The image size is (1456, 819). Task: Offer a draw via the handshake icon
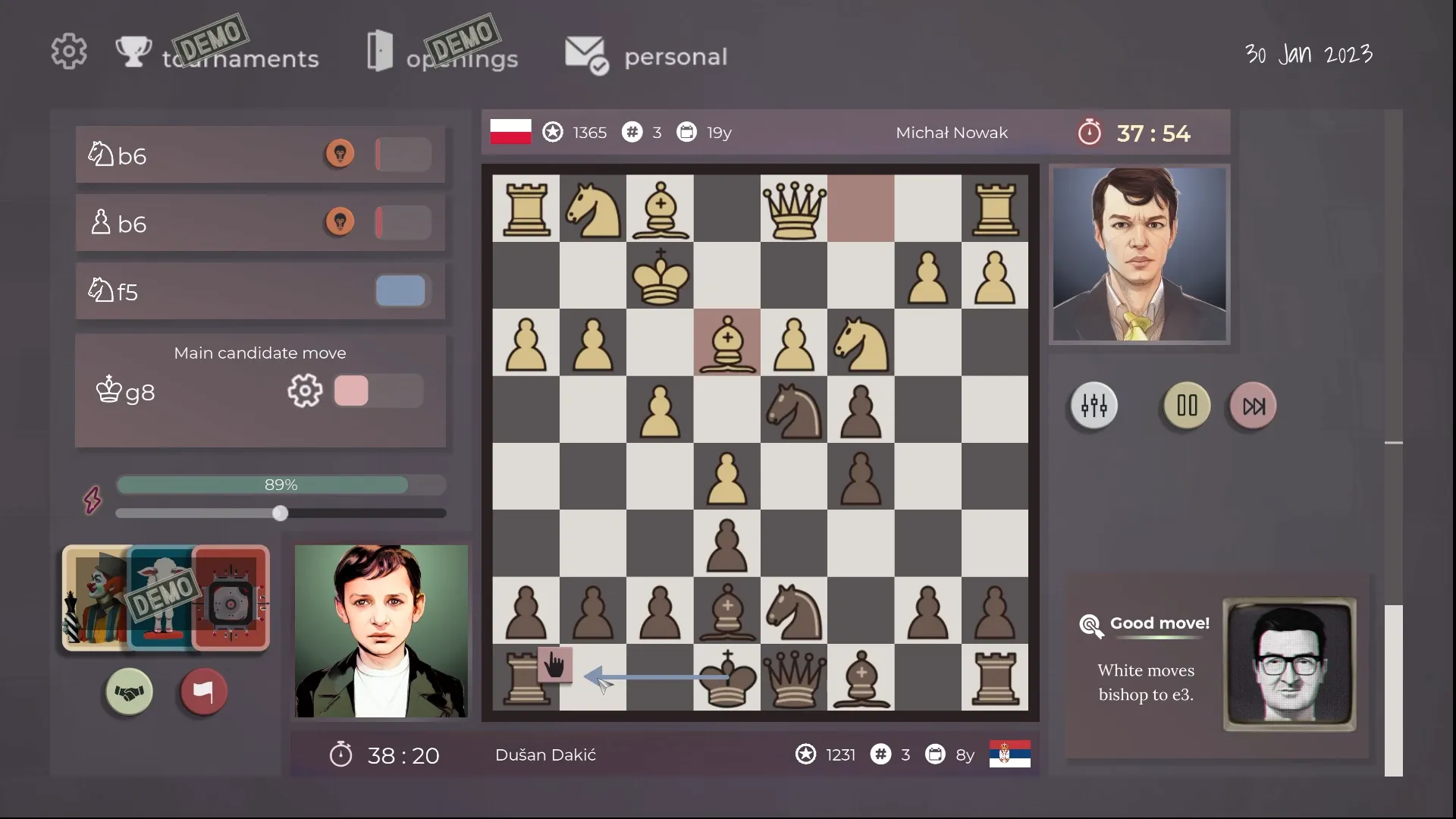pos(128,691)
